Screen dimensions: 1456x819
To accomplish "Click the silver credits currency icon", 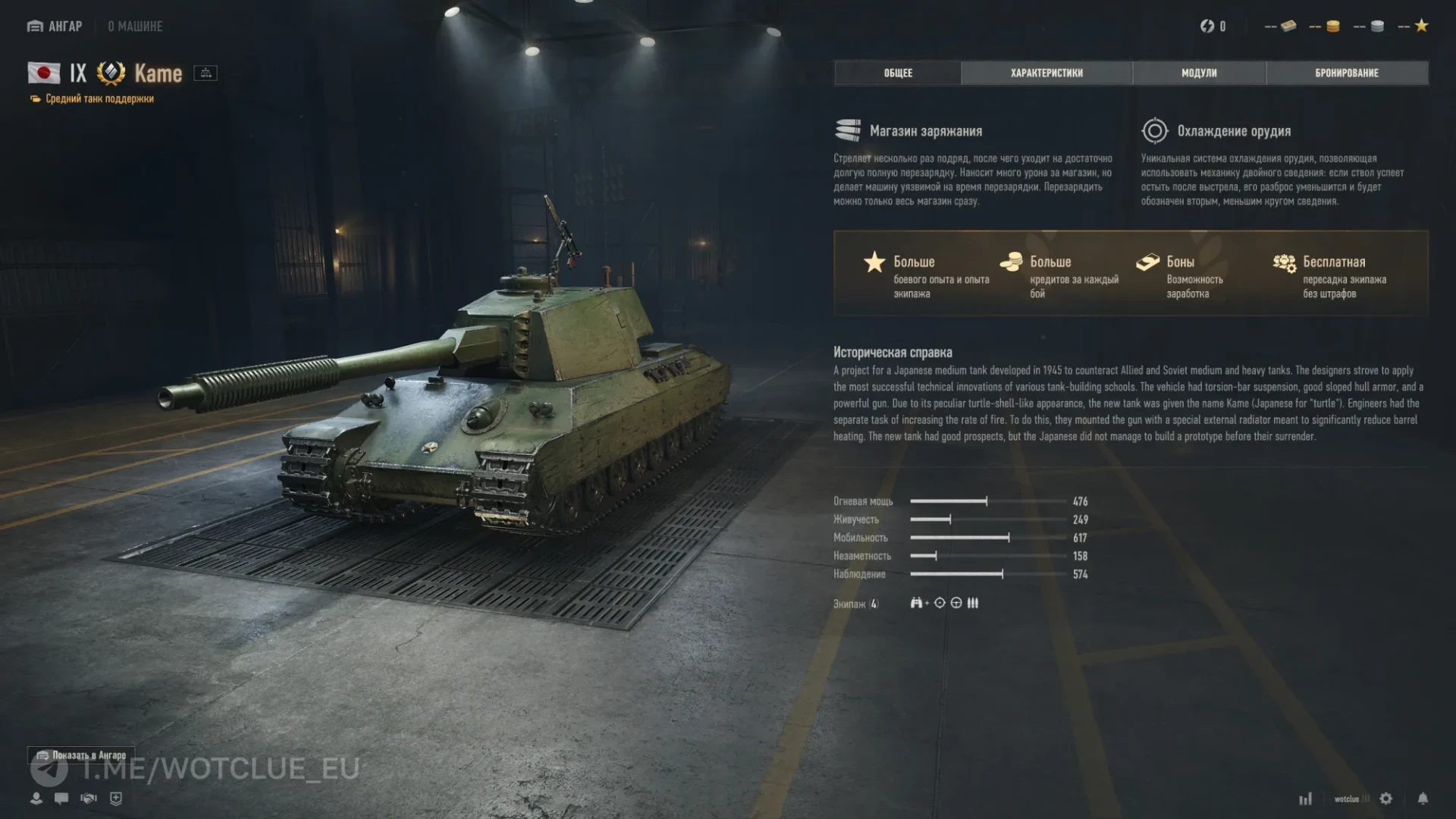I will click(x=1377, y=27).
